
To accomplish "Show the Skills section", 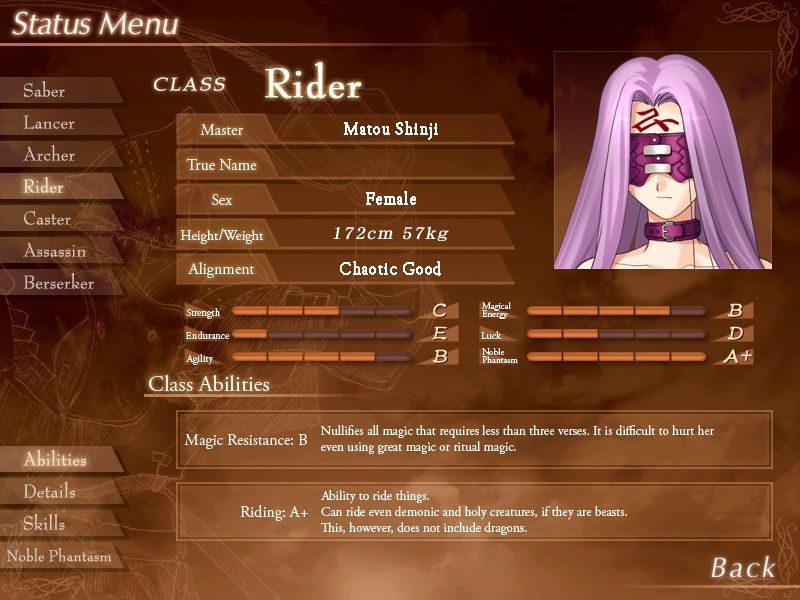I will (44, 524).
